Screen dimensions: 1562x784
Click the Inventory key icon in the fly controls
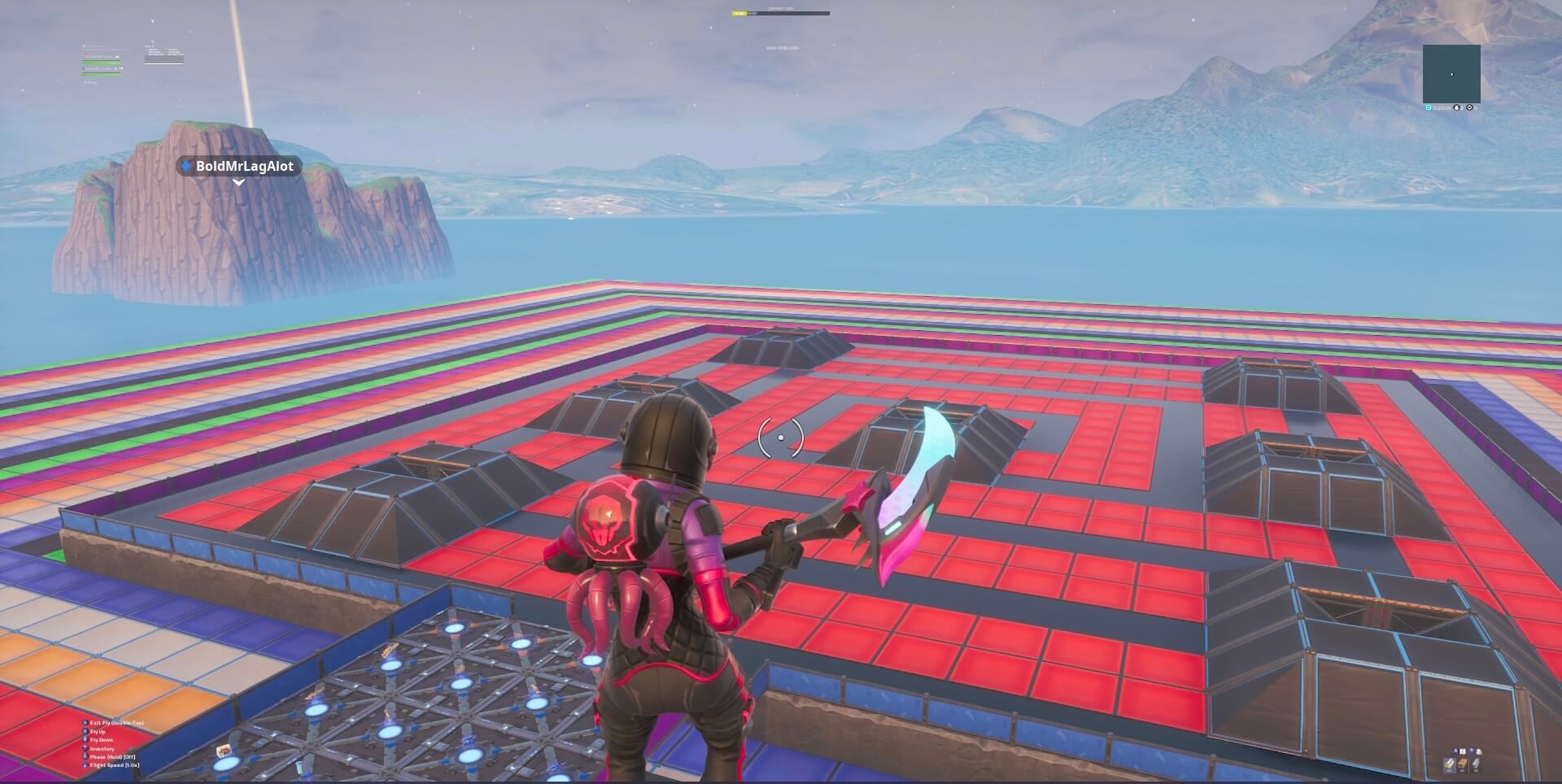(85, 748)
